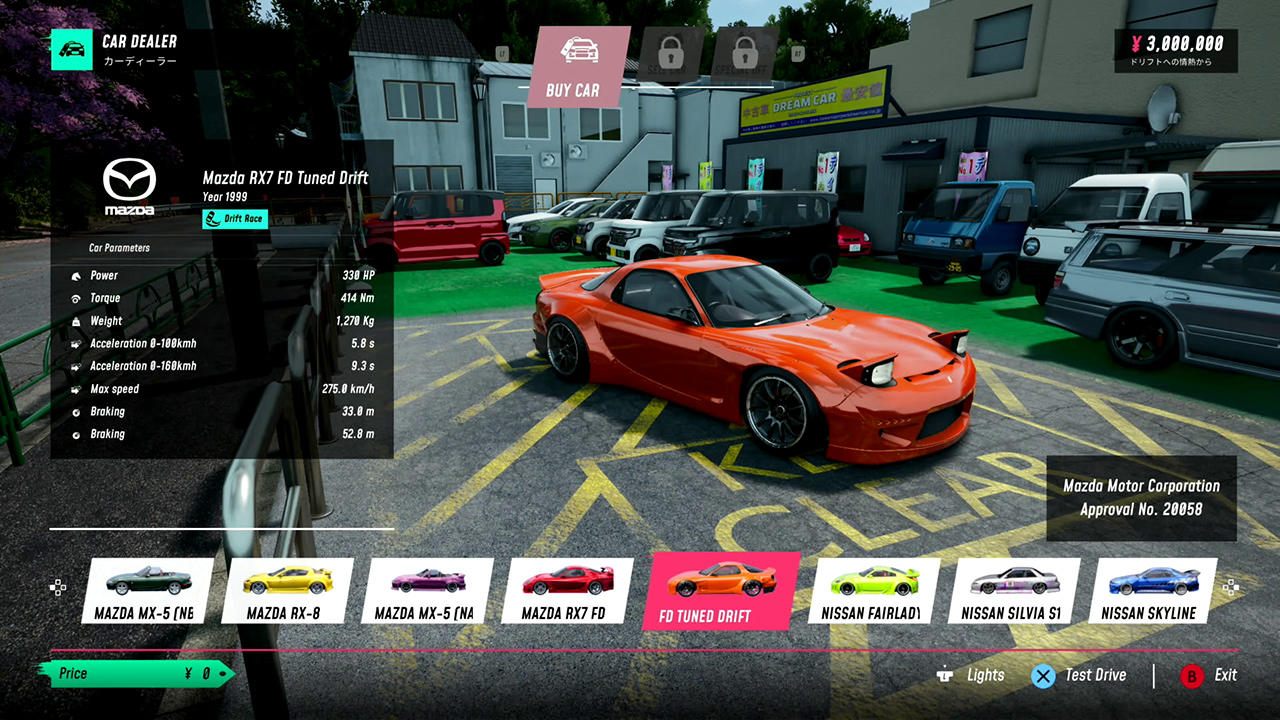Select the yellow Mazda RX-8 car

coord(285,592)
